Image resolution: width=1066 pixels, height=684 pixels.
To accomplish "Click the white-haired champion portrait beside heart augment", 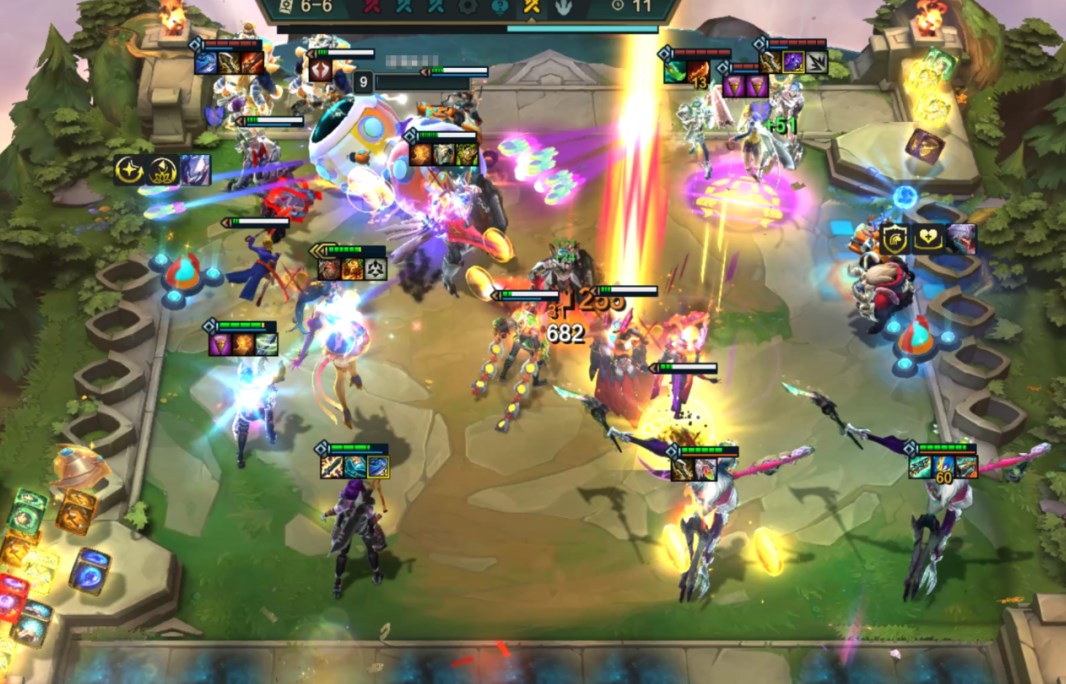I will click(x=960, y=238).
